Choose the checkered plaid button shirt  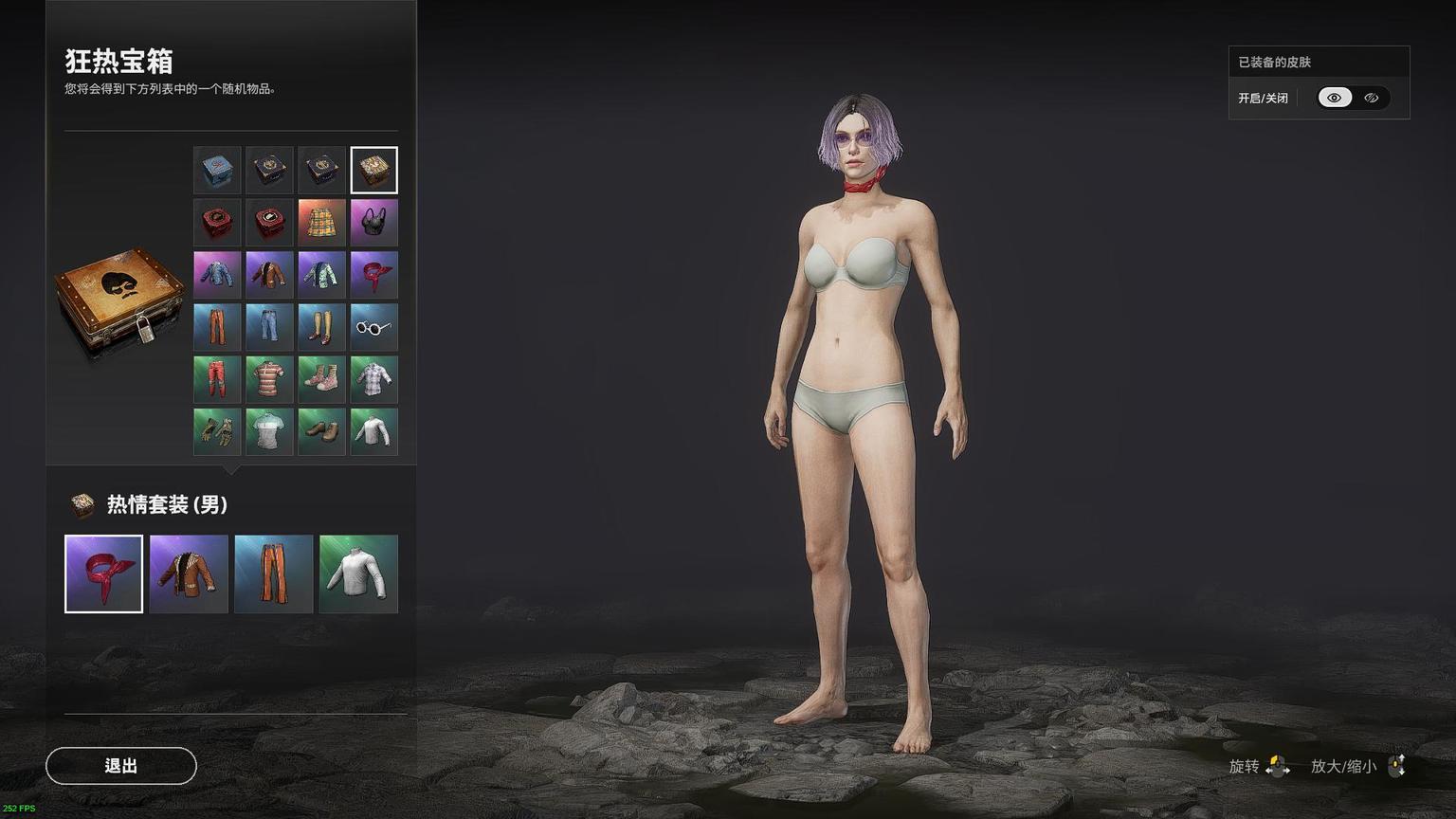point(373,379)
